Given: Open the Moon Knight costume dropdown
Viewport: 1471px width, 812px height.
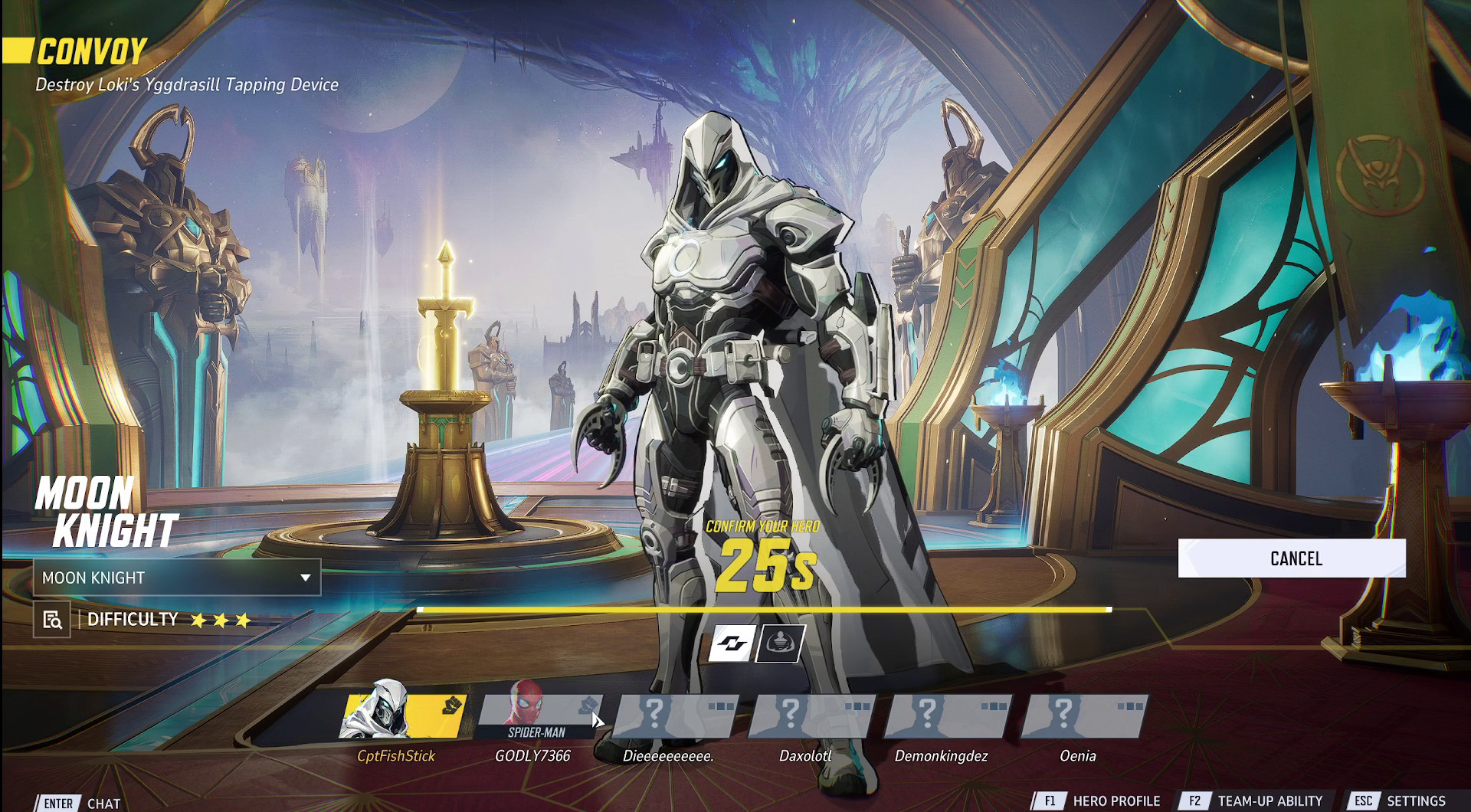Looking at the screenshot, I should tap(177, 578).
